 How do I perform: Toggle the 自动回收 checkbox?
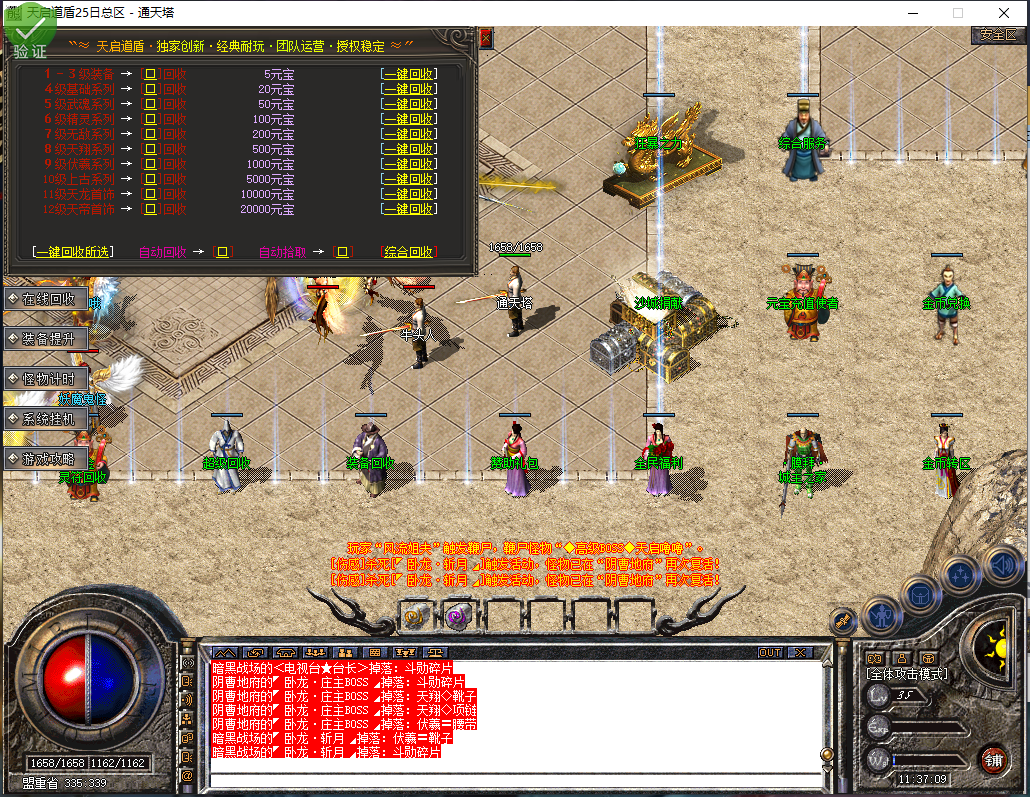tap(223, 252)
